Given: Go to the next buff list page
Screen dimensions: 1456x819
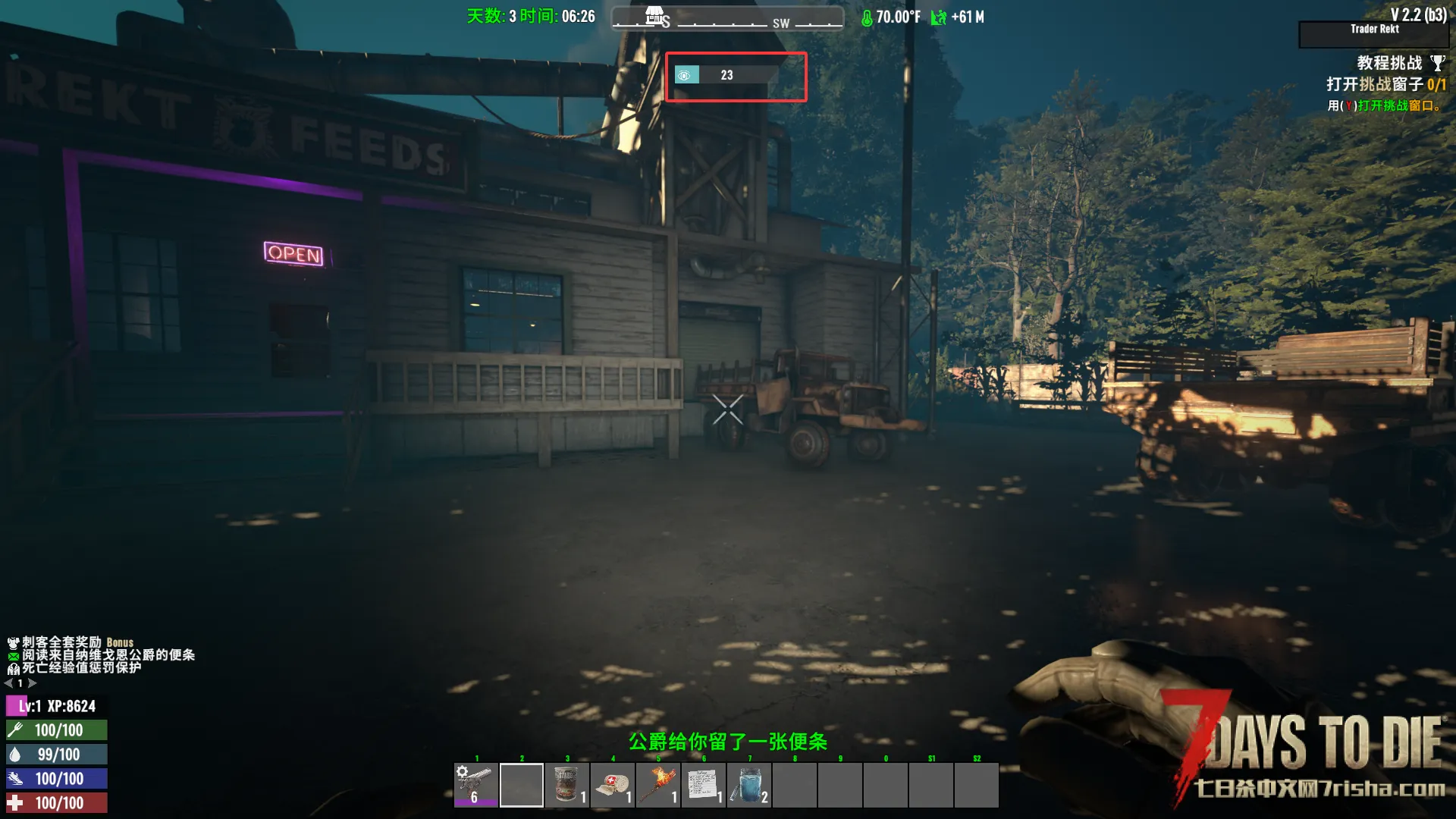Looking at the screenshot, I should 33,683.
